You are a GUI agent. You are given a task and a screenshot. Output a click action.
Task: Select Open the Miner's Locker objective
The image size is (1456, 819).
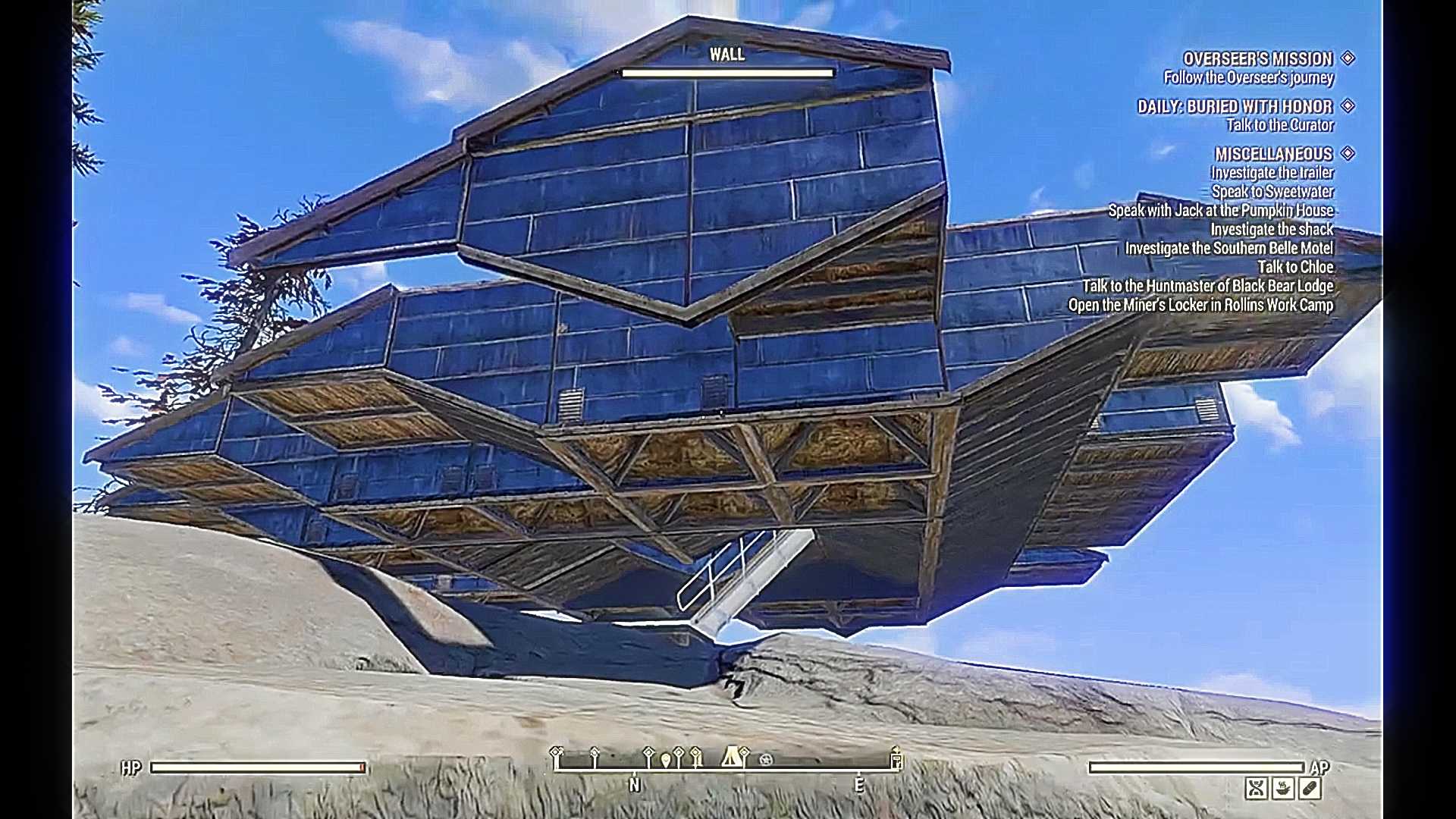[1200, 305]
